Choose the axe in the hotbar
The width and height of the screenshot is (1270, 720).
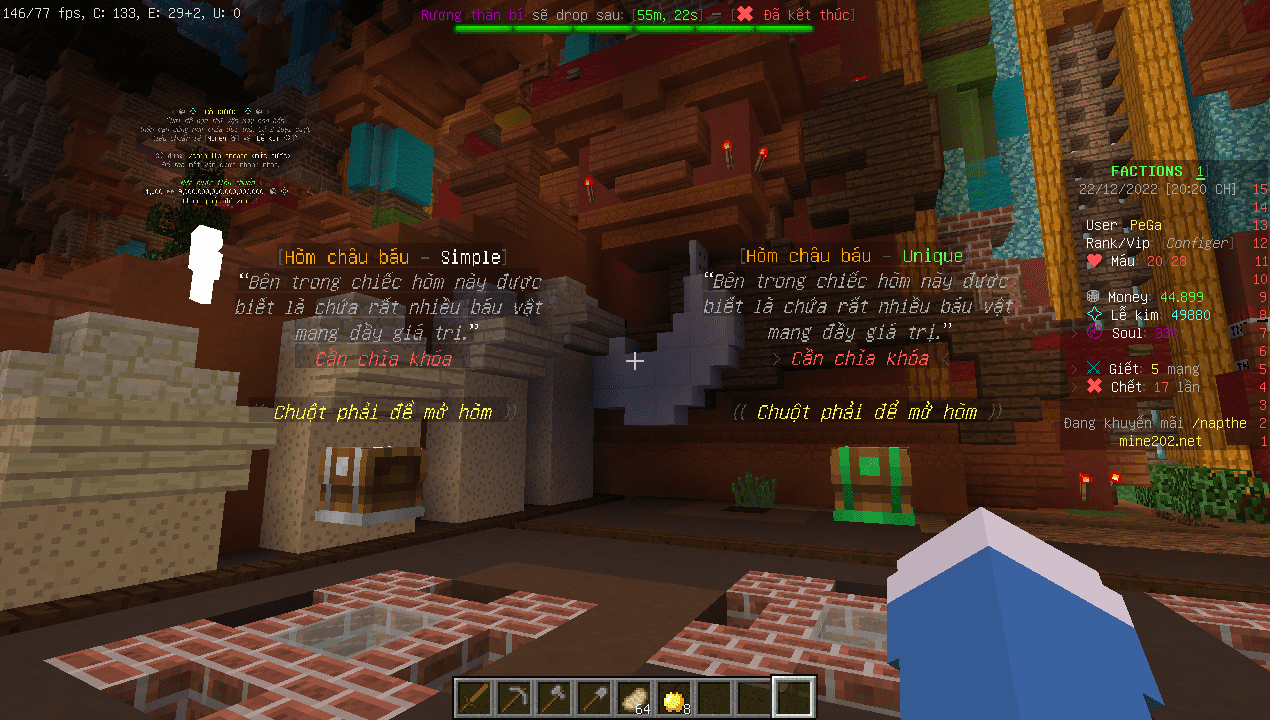555,696
